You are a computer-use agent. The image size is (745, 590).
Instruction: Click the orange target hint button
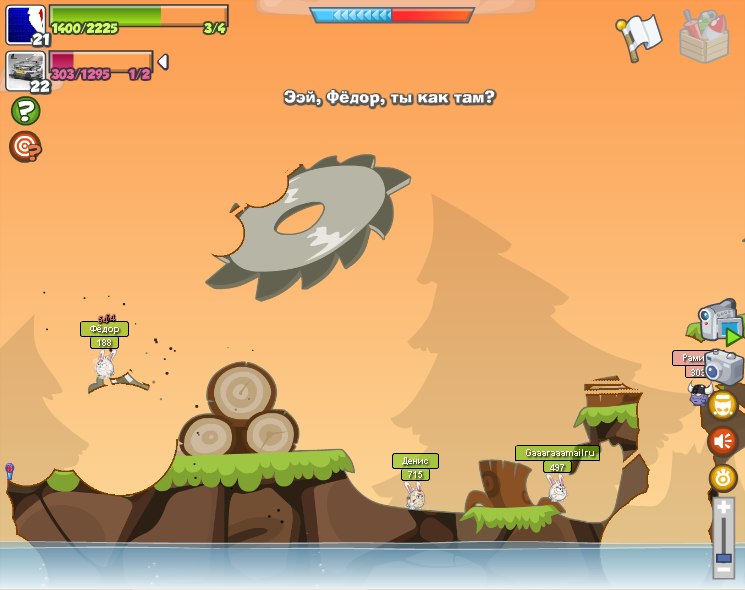pyautogui.click(x=25, y=147)
